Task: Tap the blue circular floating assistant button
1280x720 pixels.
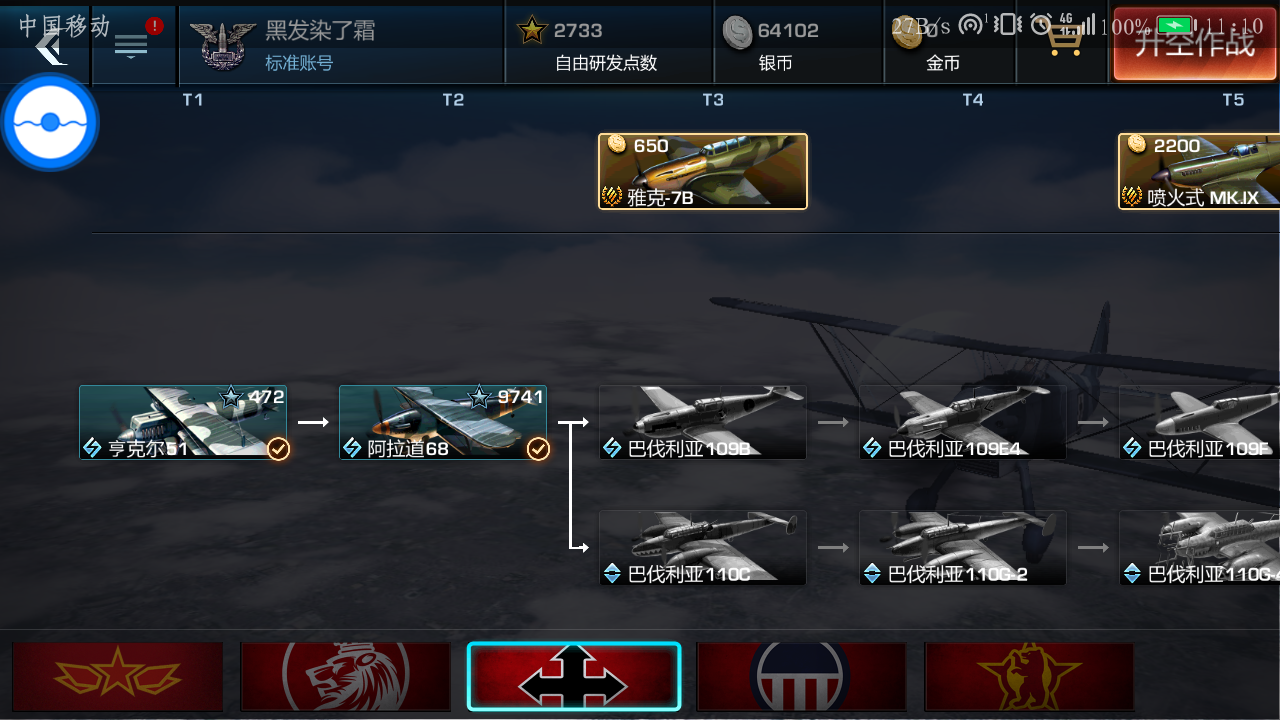Action: tap(48, 121)
